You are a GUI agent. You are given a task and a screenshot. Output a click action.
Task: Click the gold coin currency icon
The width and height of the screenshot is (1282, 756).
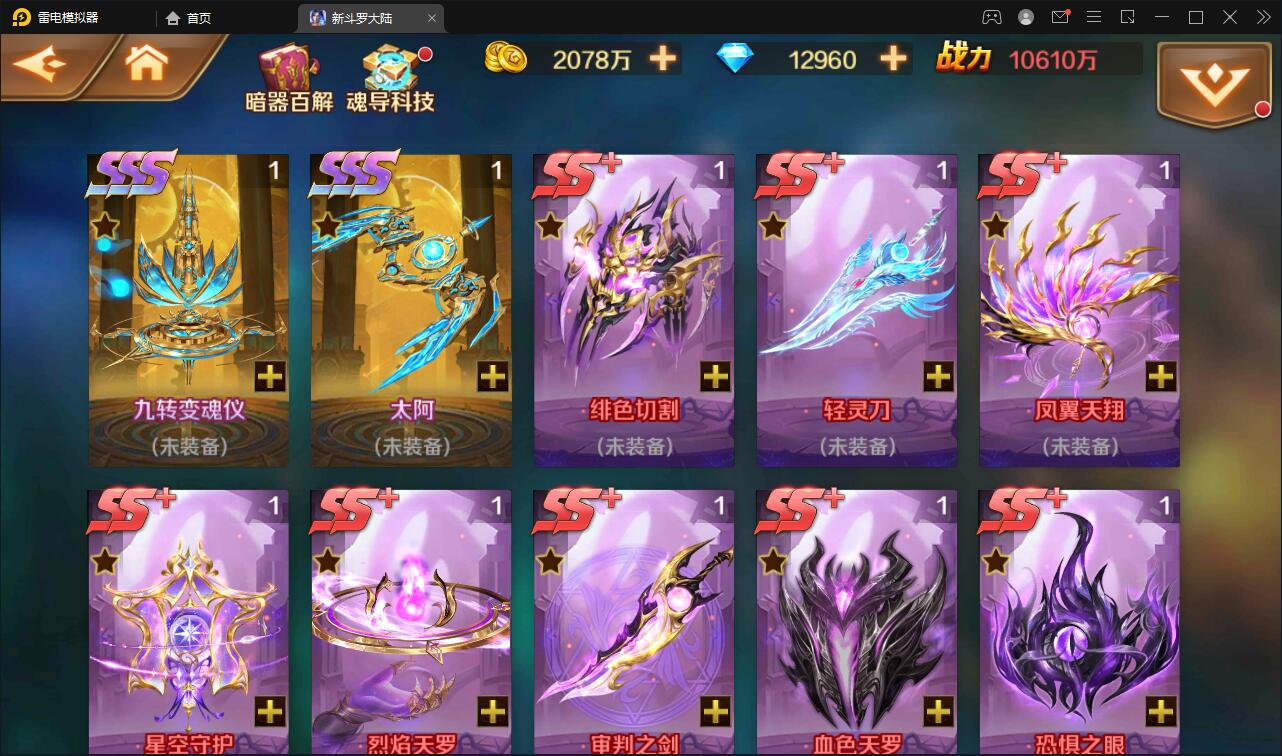pyautogui.click(x=507, y=59)
